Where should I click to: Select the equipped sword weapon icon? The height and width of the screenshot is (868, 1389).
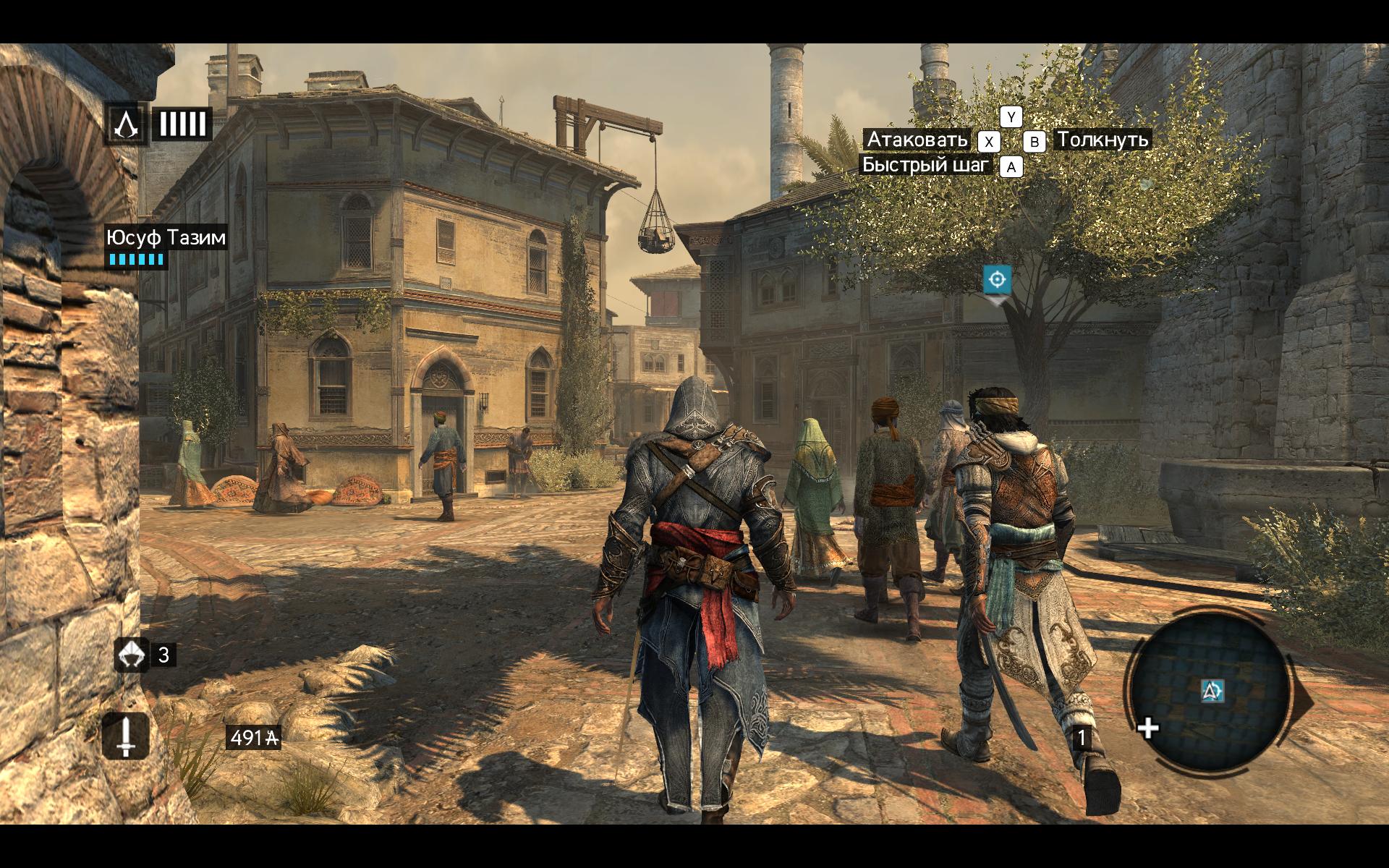point(126,736)
